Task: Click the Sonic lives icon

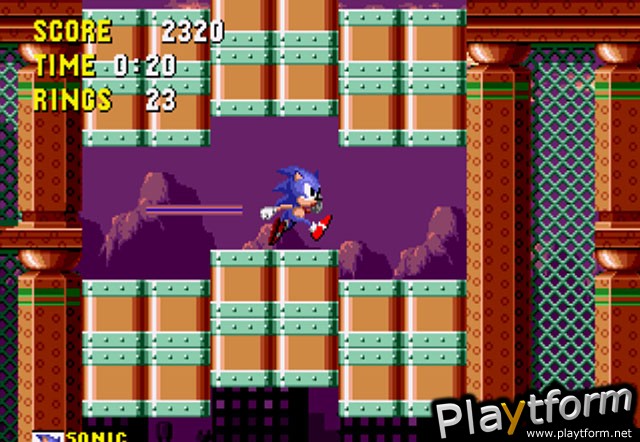Action: point(47,436)
